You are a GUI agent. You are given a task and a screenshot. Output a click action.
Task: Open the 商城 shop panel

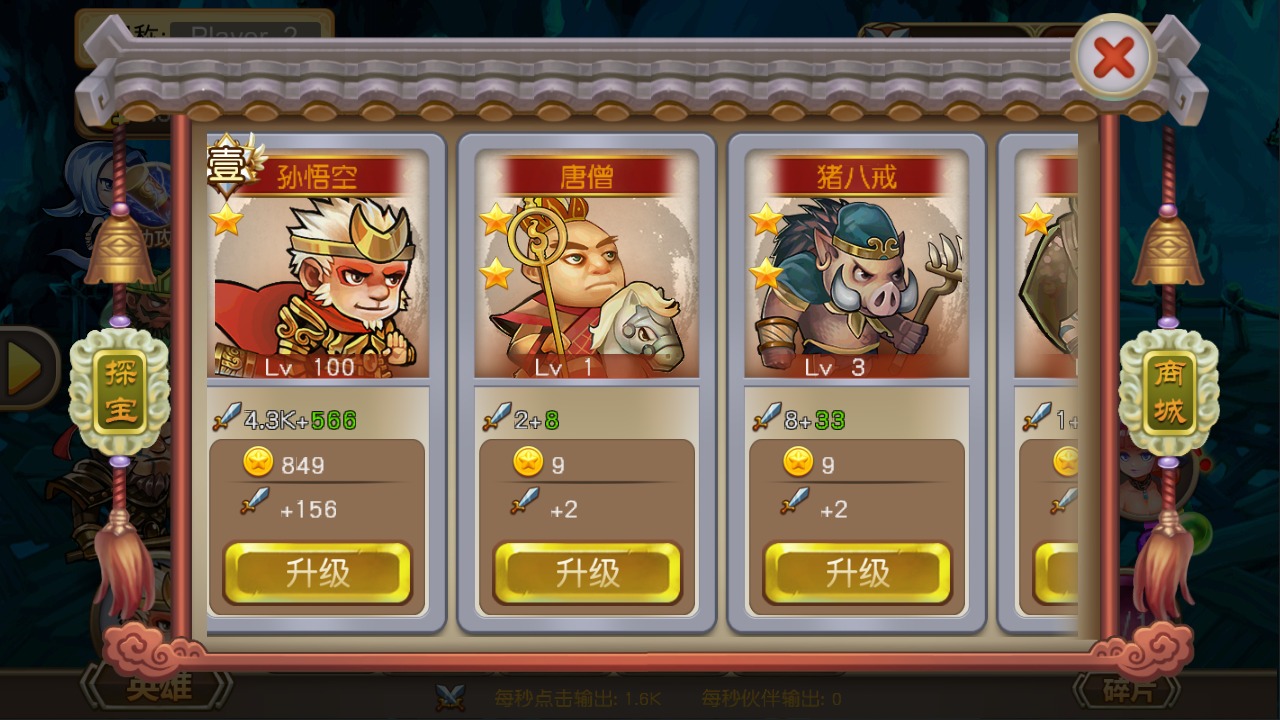click(1168, 388)
